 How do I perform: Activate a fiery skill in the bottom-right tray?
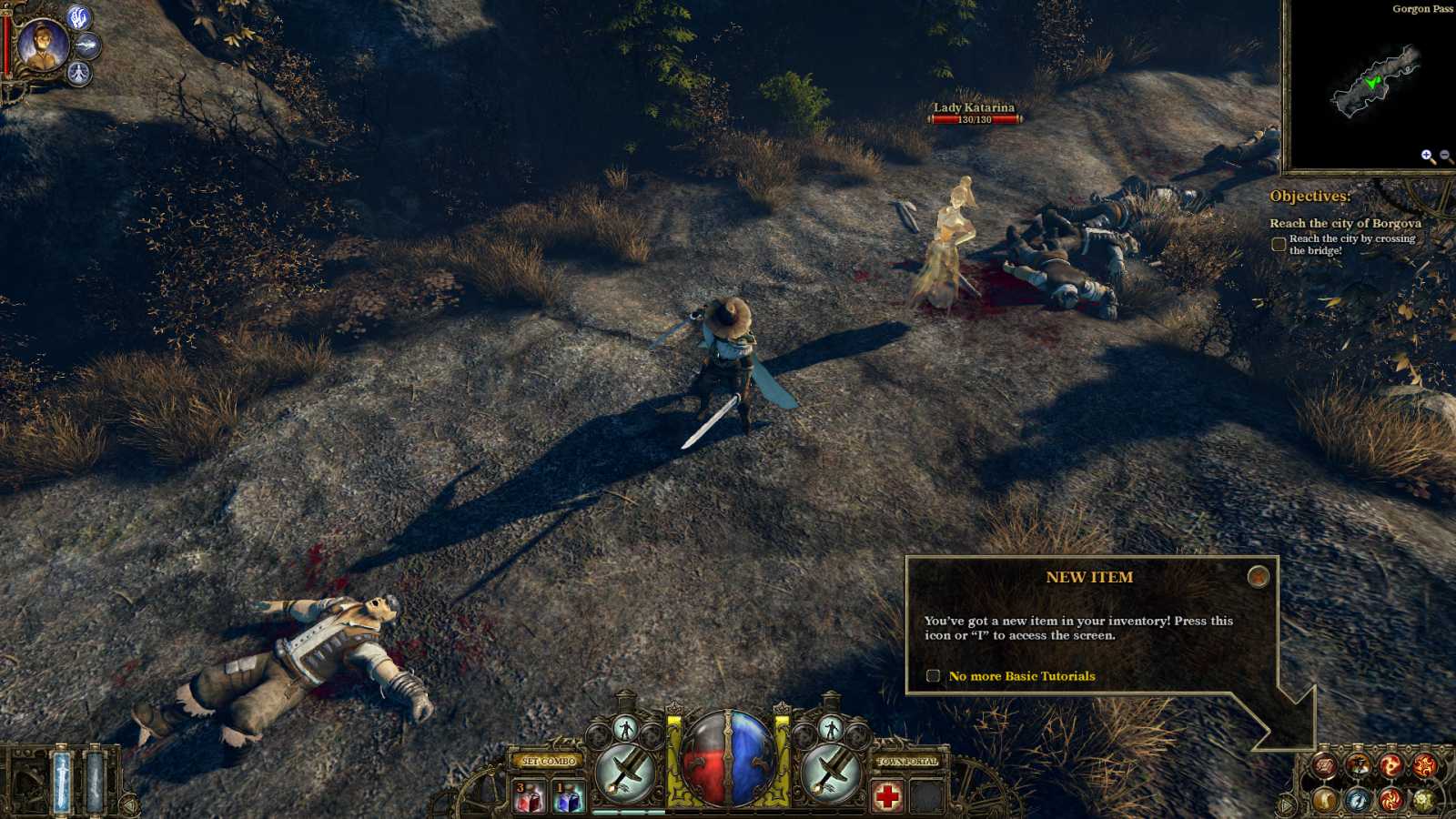[x=1390, y=763]
